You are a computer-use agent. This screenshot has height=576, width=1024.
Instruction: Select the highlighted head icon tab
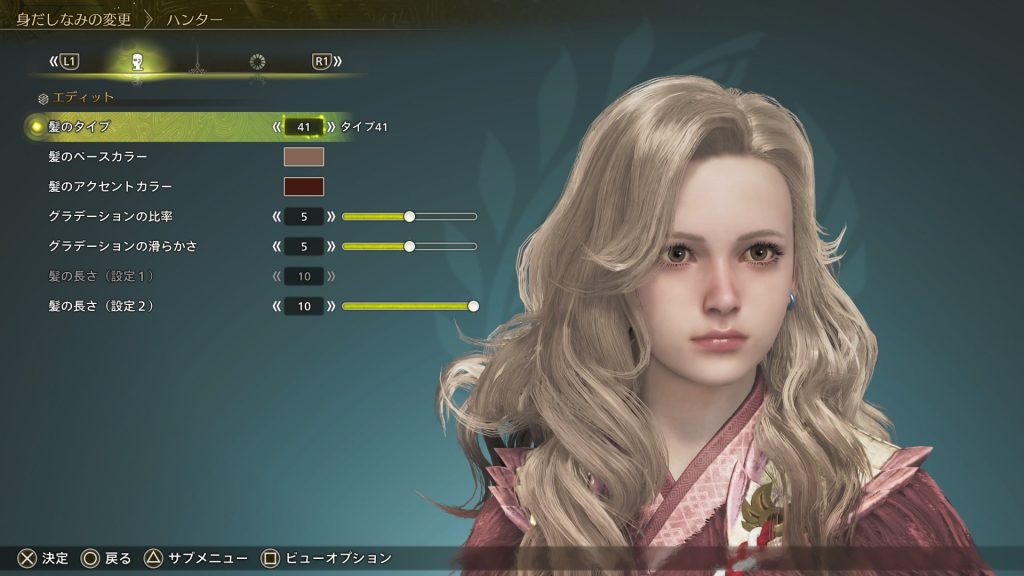[x=137, y=62]
